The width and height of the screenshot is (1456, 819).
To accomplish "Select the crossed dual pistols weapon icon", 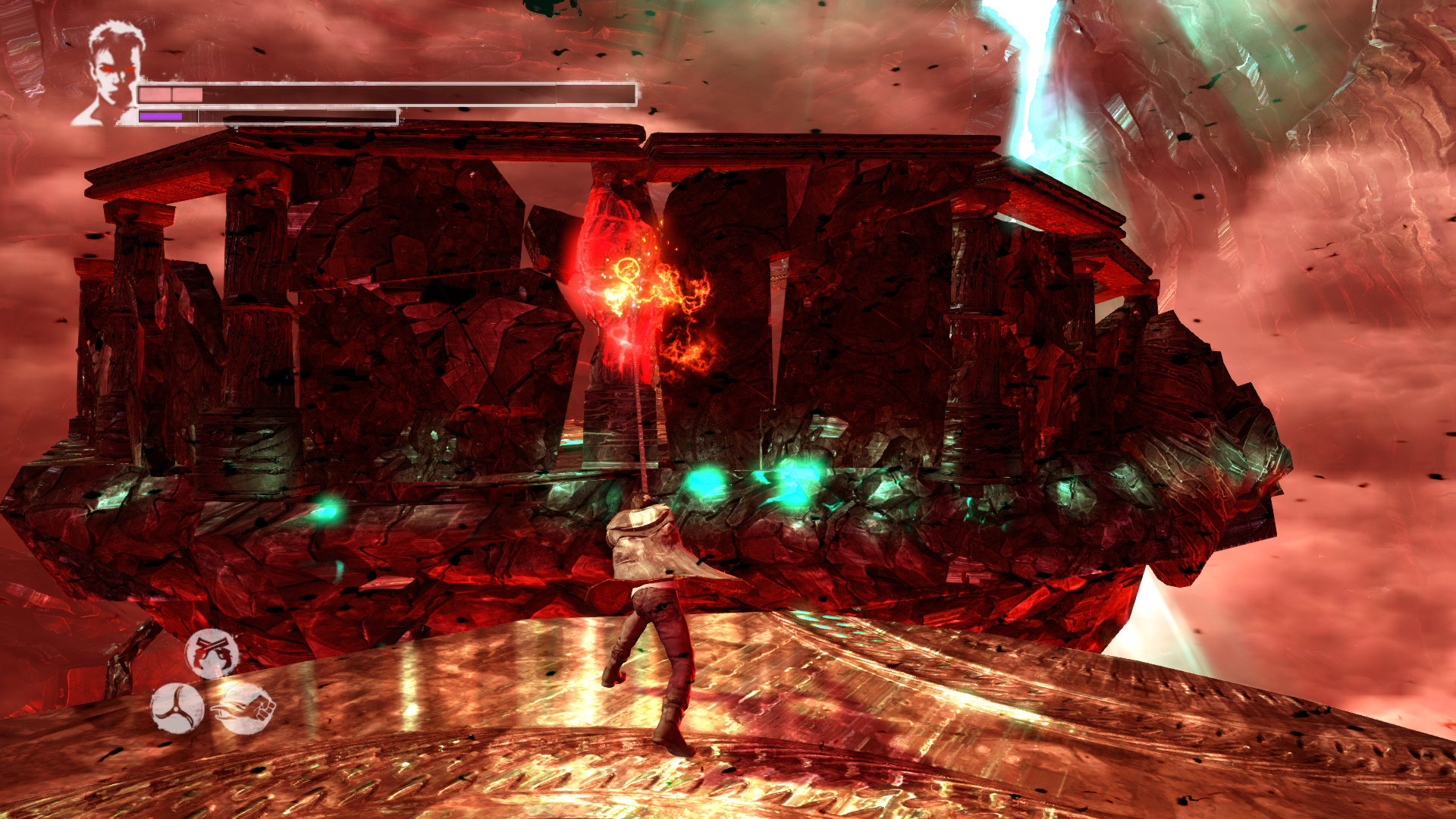I will 212,653.
